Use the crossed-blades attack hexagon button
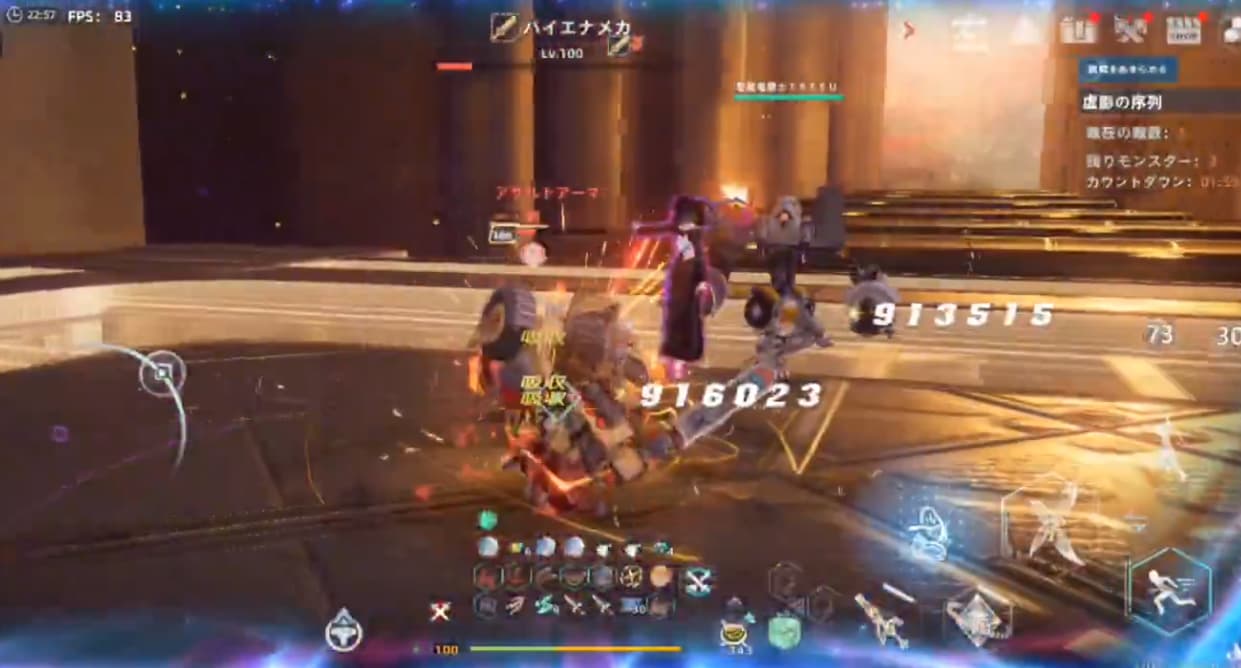Screen dimensions: 1241x668 [1044, 520]
